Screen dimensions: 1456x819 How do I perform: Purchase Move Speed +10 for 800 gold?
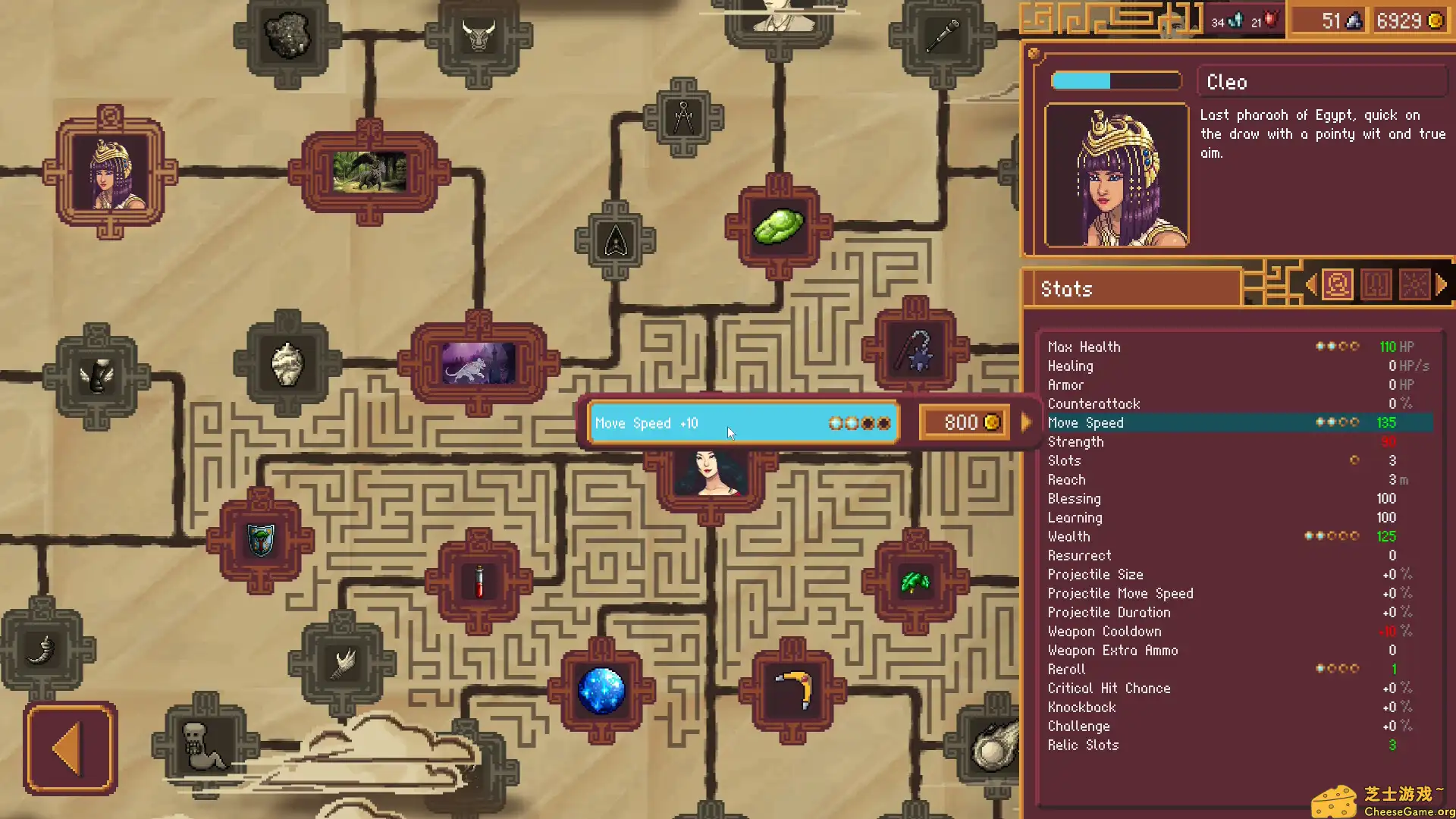click(x=964, y=422)
